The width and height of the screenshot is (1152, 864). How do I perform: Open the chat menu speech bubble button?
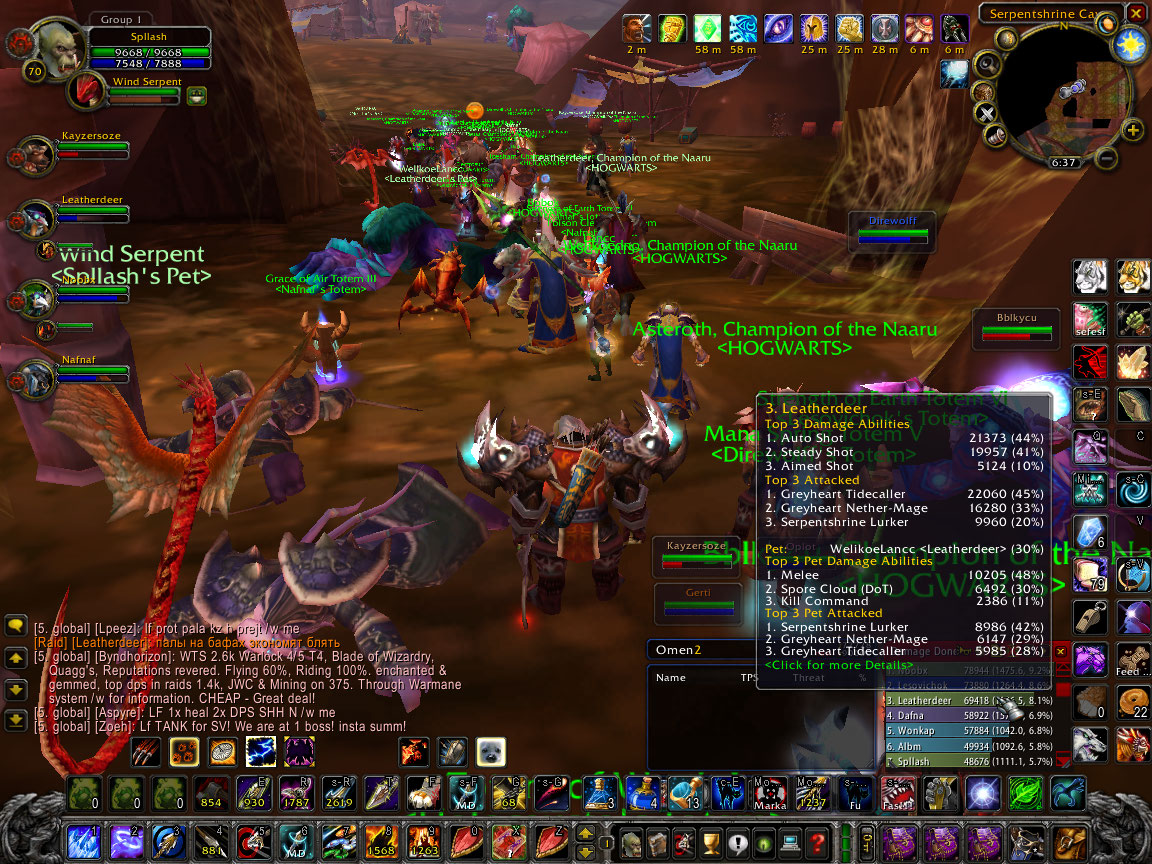click(x=15, y=626)
